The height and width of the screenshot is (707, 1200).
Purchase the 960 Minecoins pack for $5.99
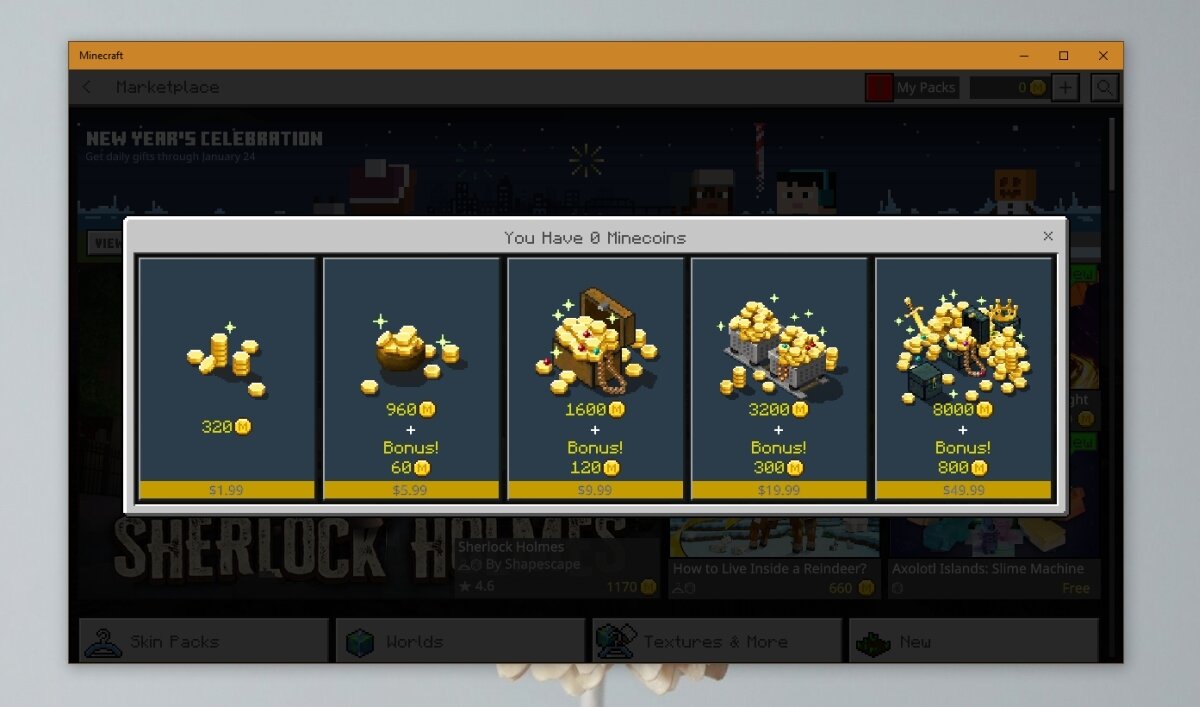[411, 378]
